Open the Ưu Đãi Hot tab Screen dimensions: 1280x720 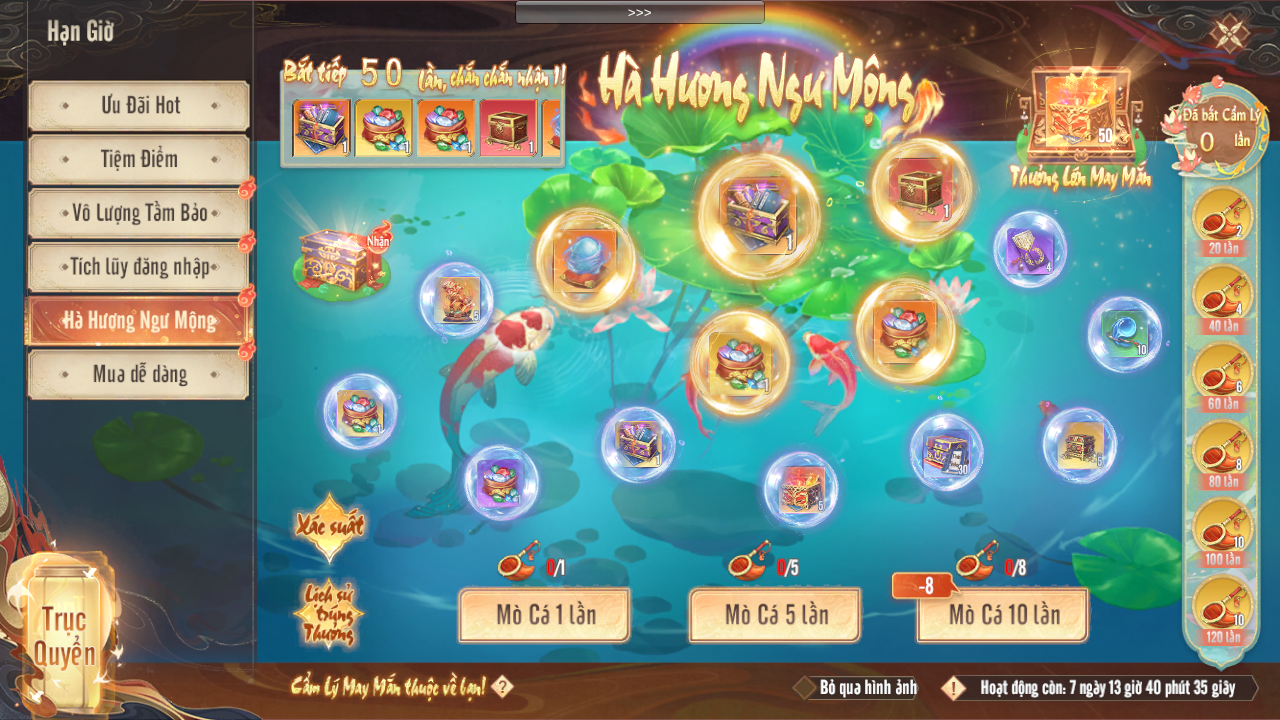click(x=139, y=105)
